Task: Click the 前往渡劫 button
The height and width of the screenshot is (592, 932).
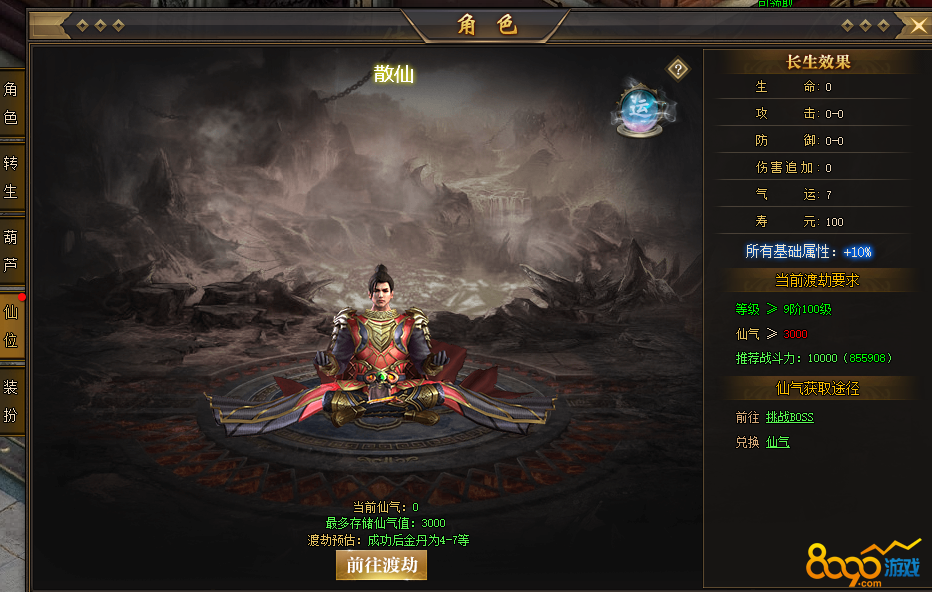Action: click(x=381, y=565)
